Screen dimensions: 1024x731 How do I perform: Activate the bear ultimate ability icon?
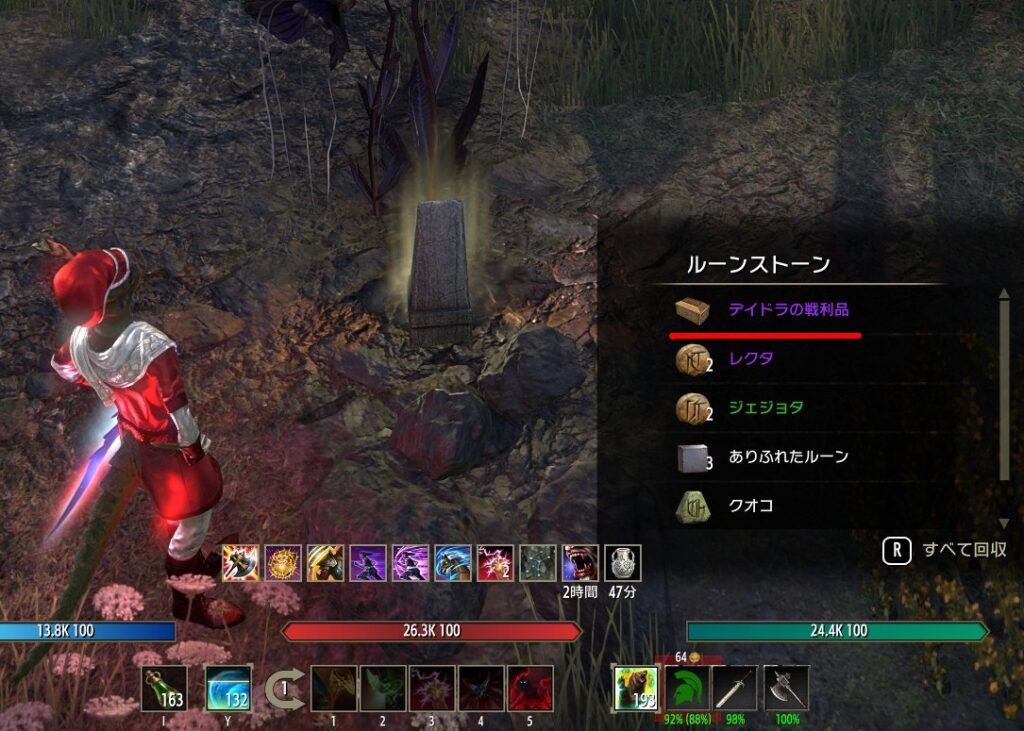coord(636,688)
